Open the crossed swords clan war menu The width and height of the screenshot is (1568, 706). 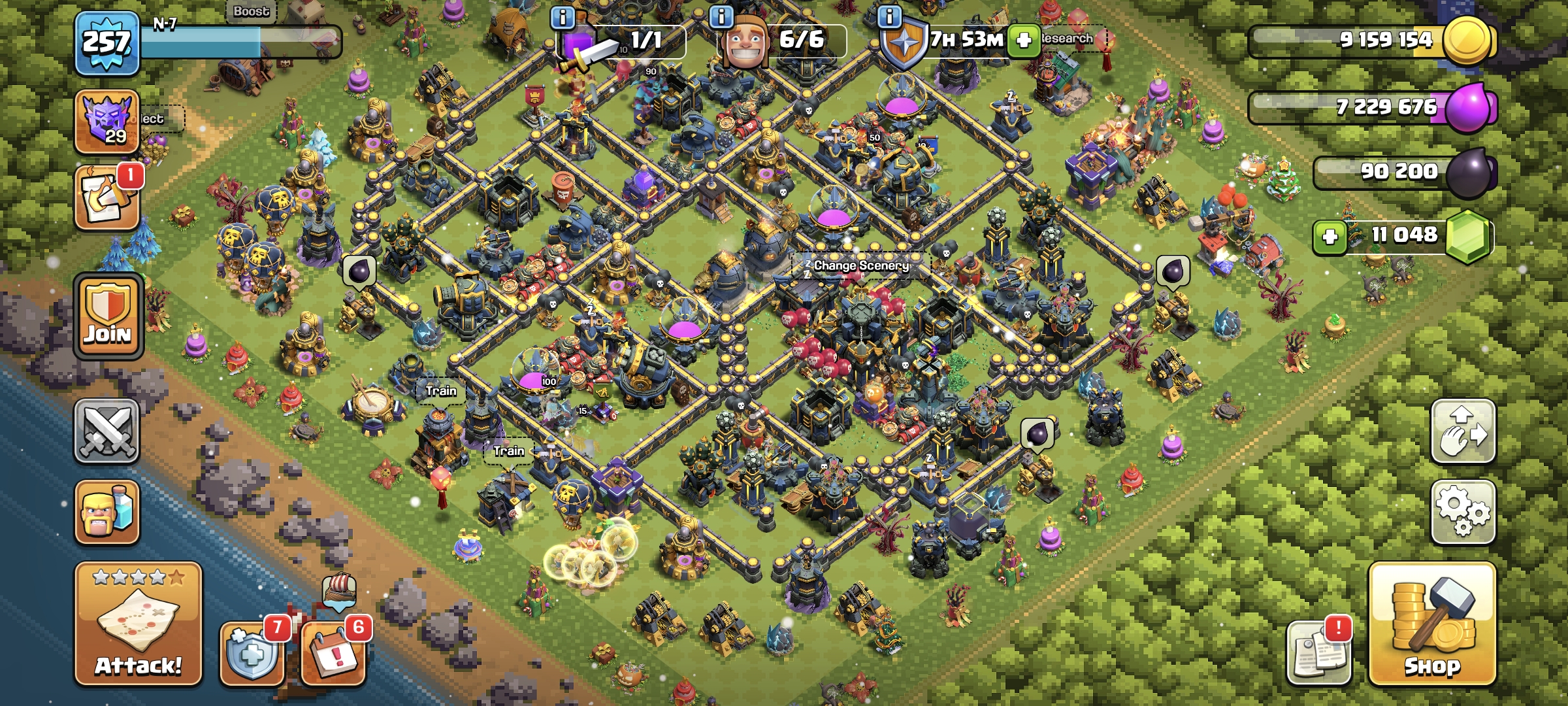click(x=106, y=431)
